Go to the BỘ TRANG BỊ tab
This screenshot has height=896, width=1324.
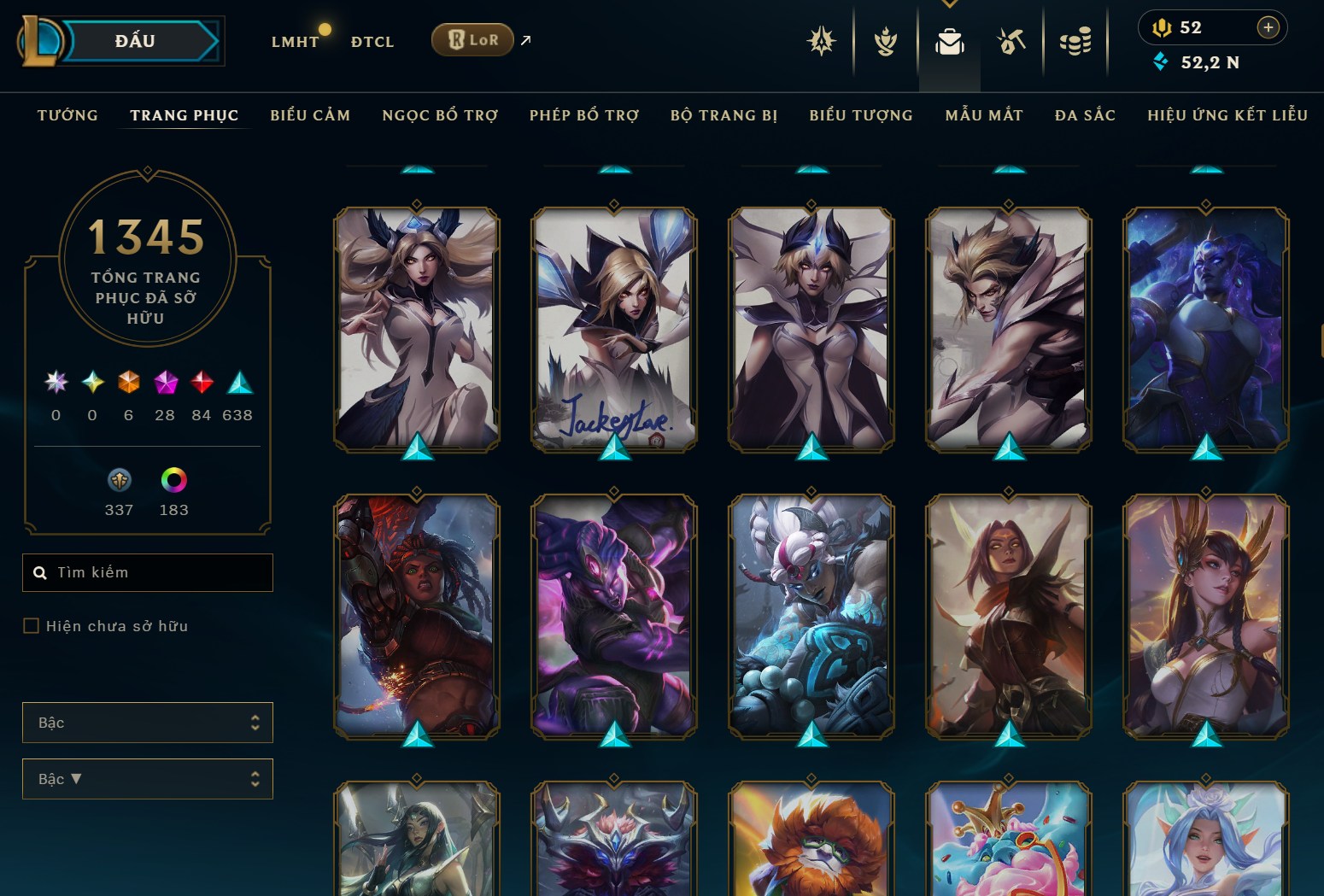724,115
